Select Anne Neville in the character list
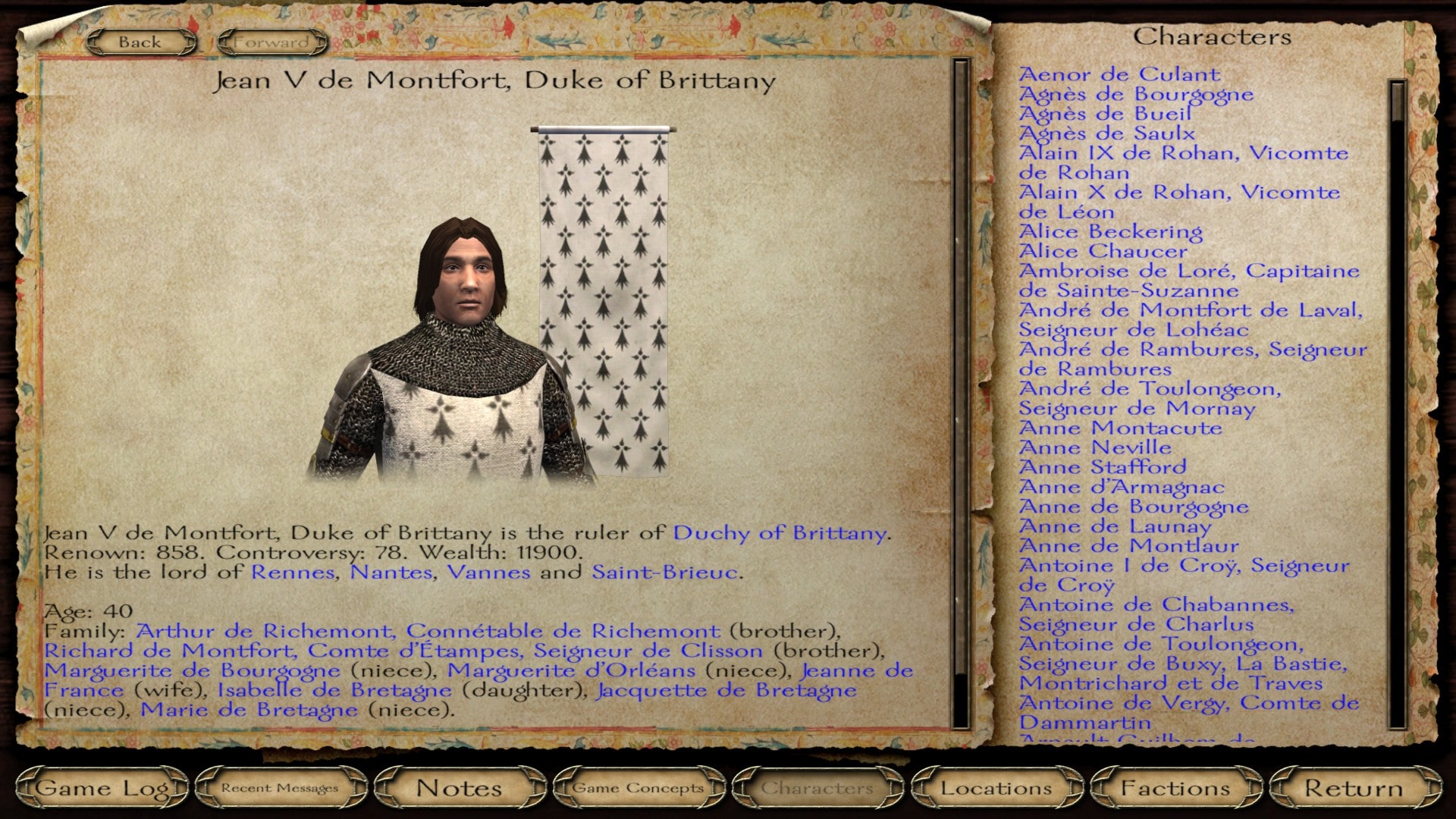 (1094, 447)
